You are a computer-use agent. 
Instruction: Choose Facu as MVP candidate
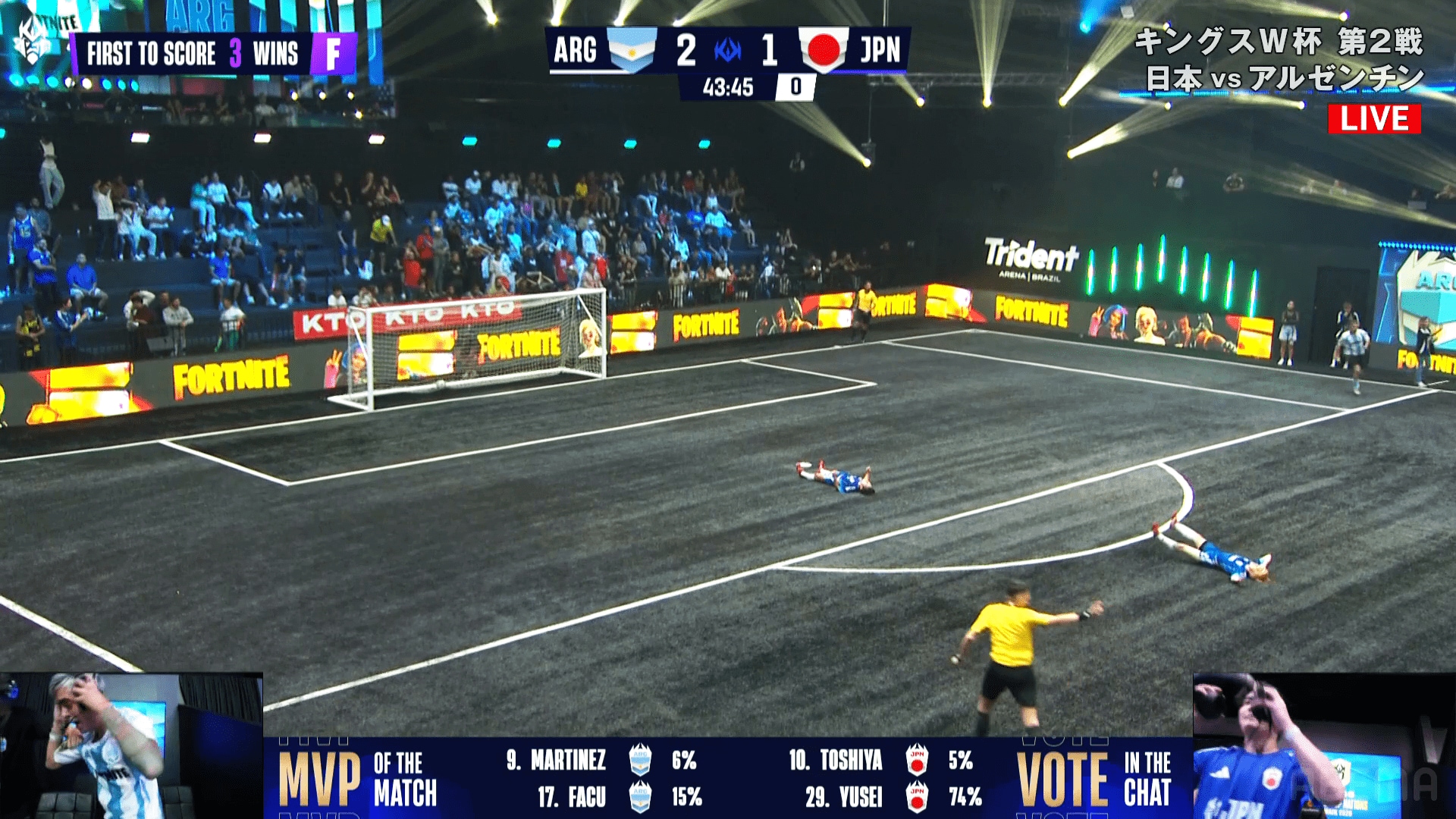[x=572, y=797]
